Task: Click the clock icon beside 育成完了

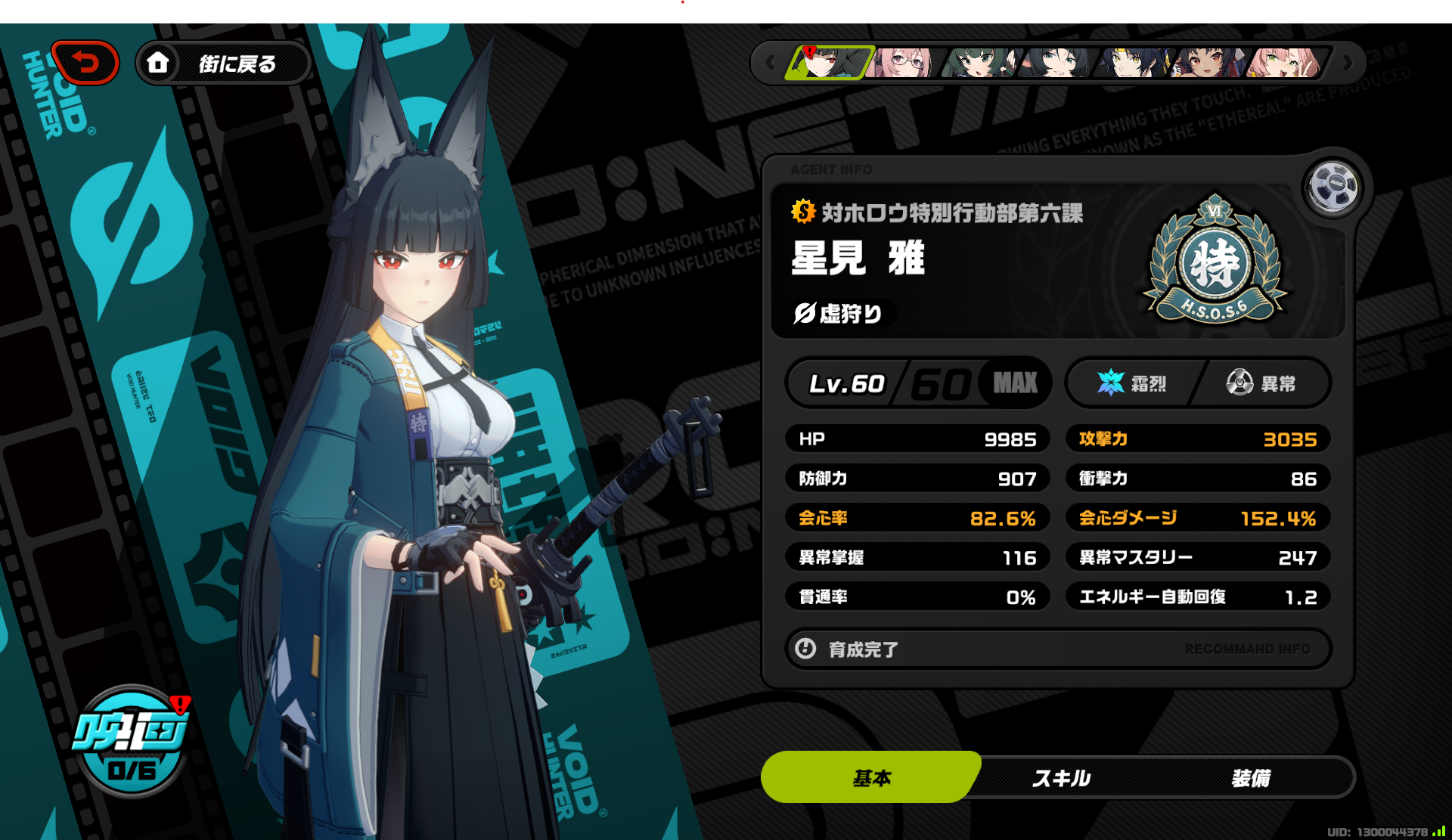Action: [806, 649]
